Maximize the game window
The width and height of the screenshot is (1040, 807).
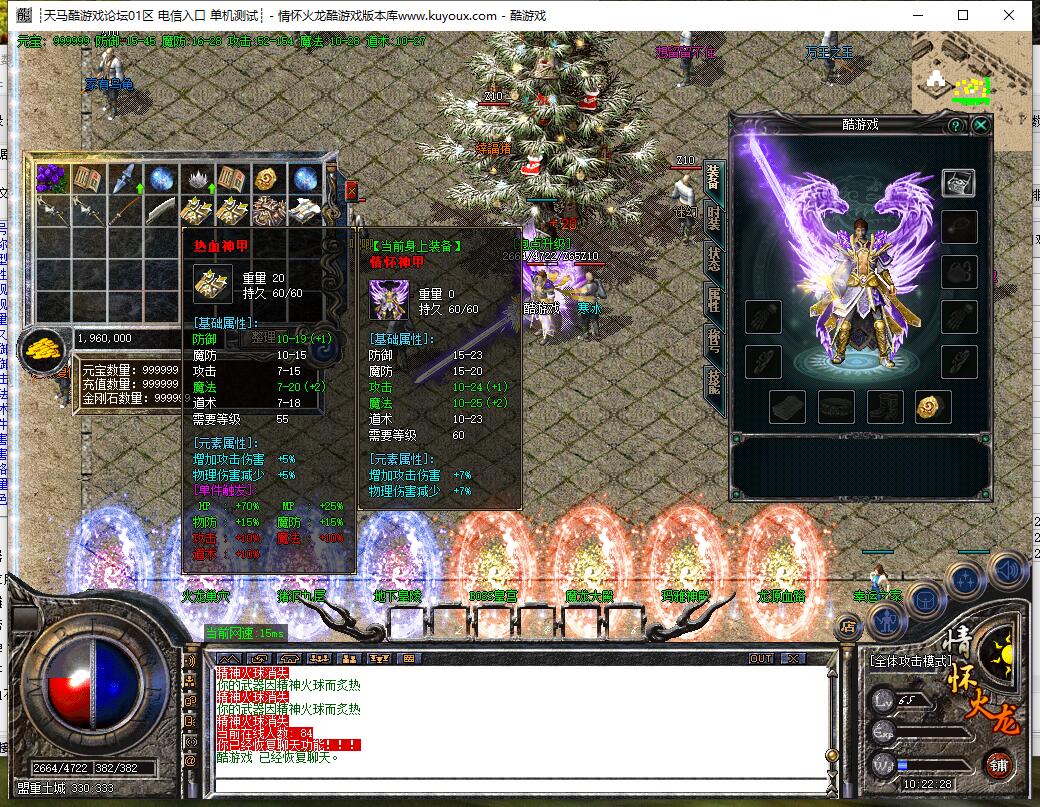coord(962,15)
